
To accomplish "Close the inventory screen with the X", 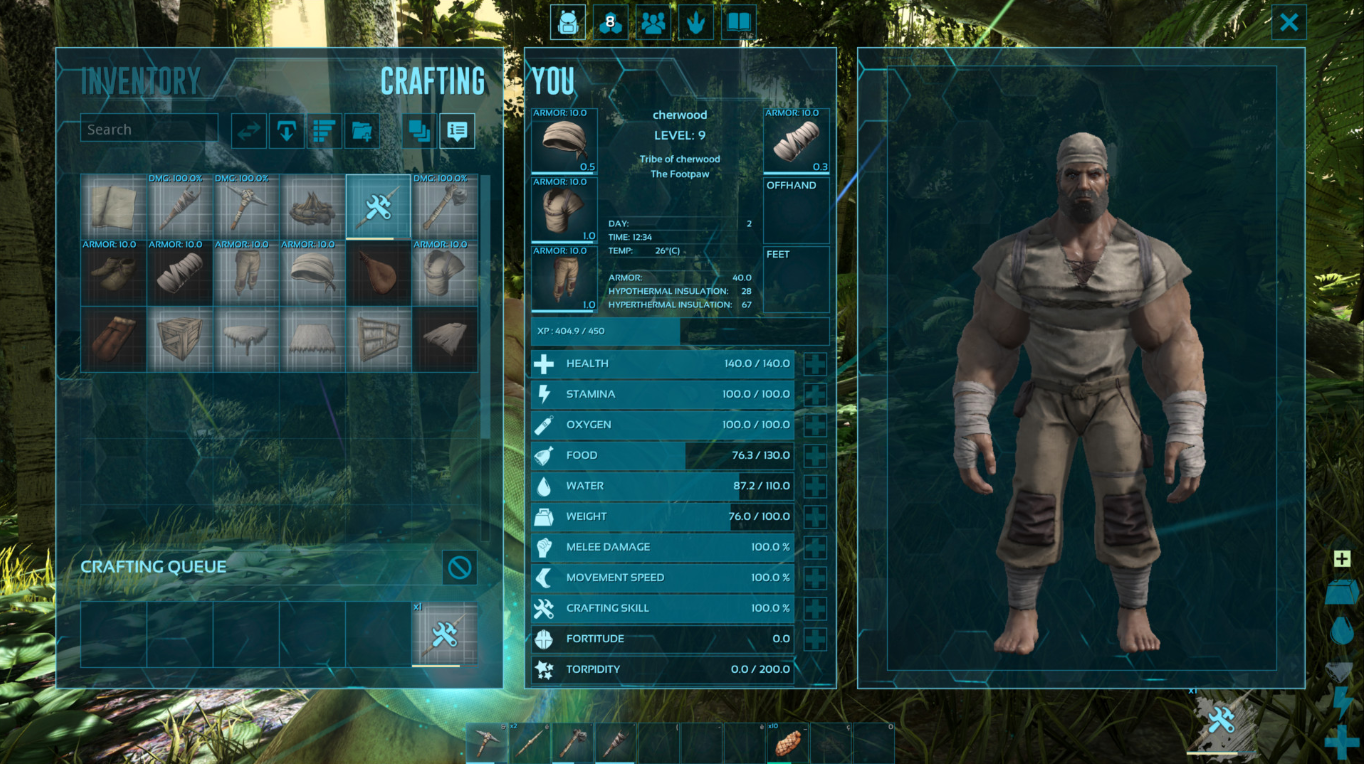I will (1289, 22).
